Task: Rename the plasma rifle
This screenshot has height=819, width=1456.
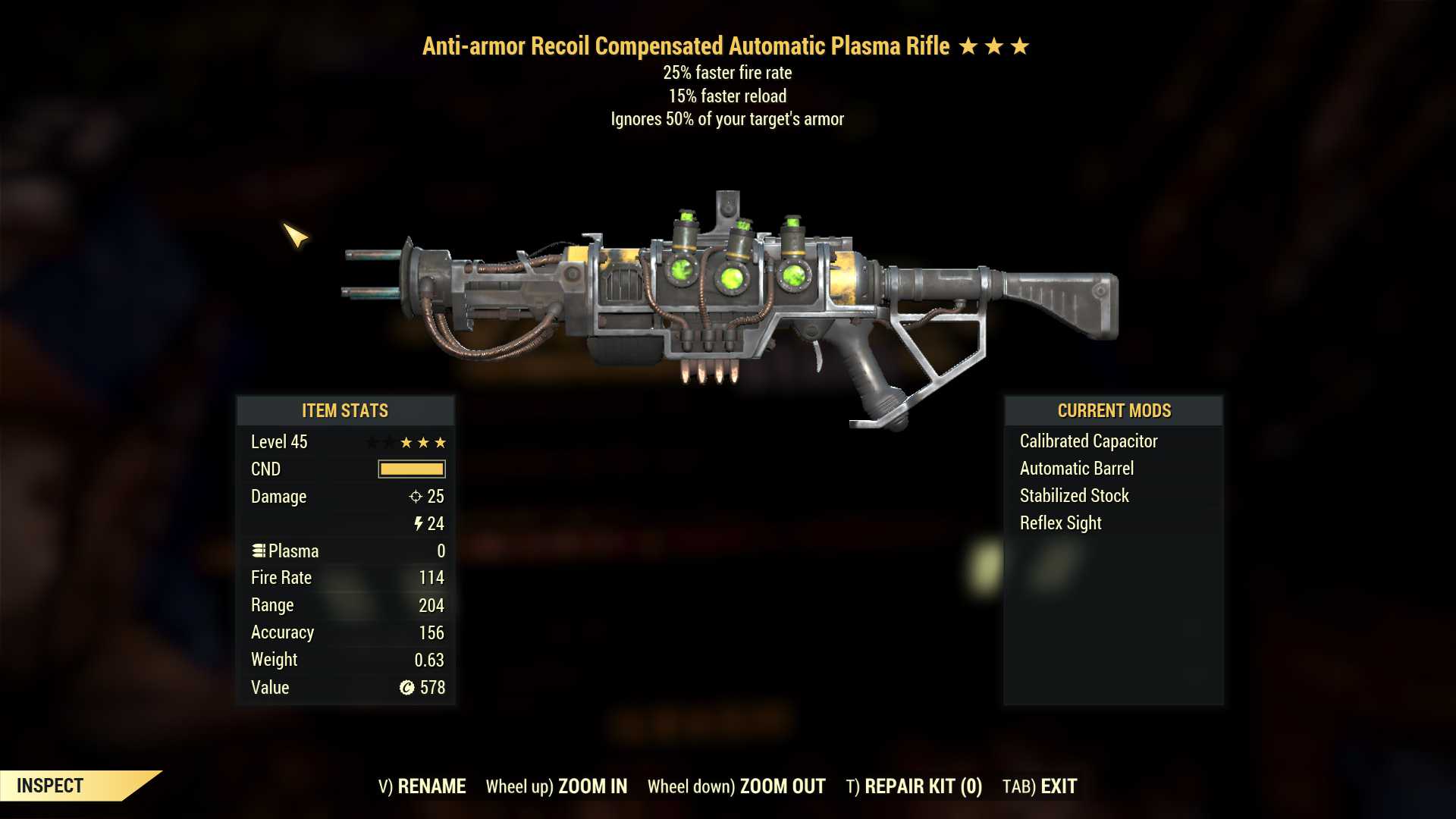Action: [x=422, y=786]
